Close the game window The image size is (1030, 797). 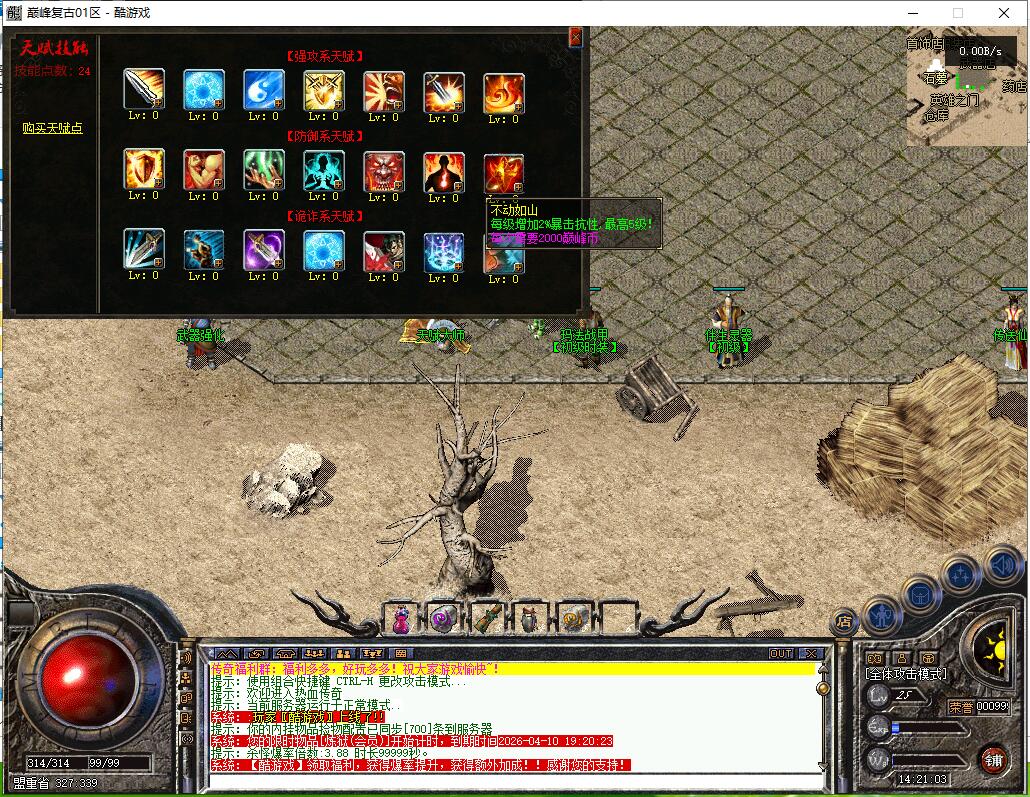tap(1004, 13)
